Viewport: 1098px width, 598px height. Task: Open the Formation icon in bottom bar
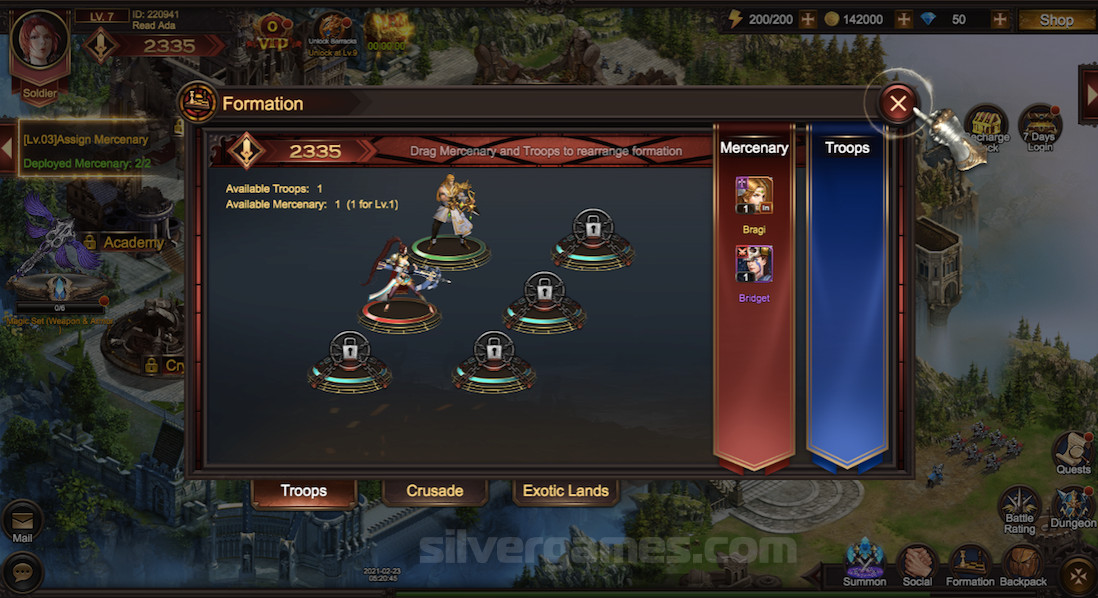[x=970, y=564]
